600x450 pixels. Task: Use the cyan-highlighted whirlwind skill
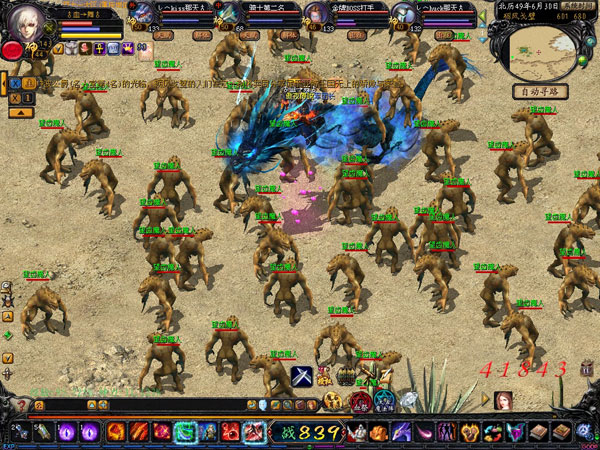(x=185, y=432)
